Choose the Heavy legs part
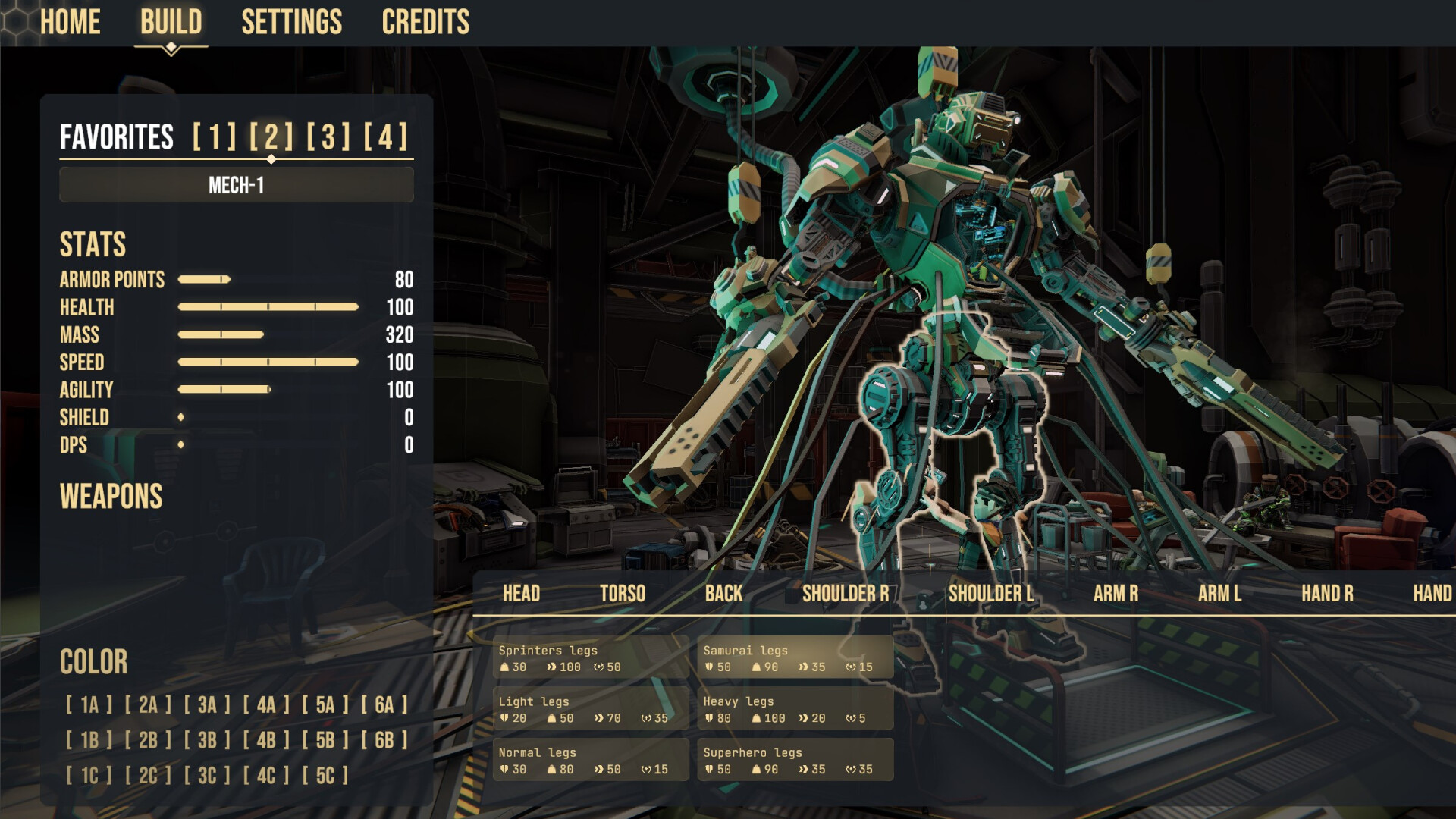 point(795,709)
